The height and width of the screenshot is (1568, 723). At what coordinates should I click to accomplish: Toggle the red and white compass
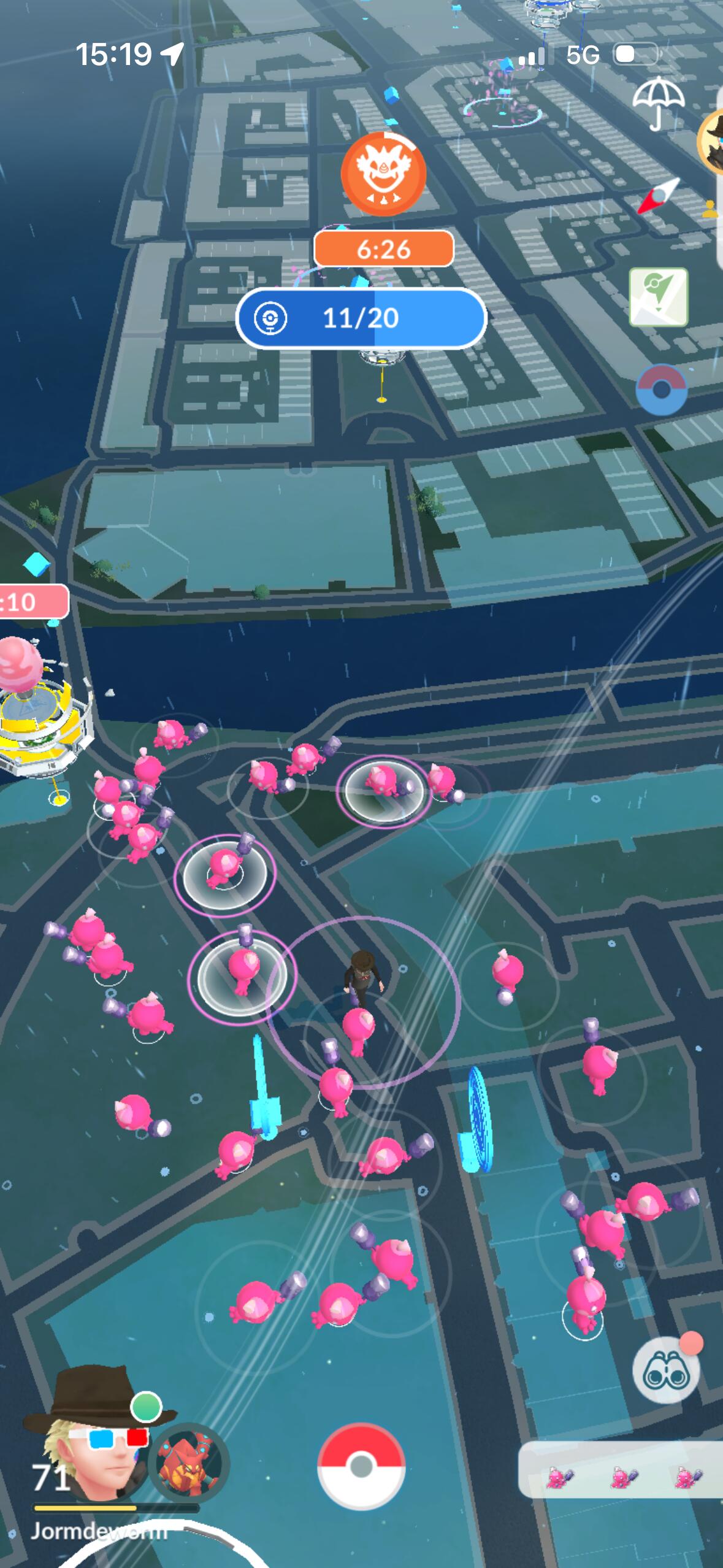[659, 196]
